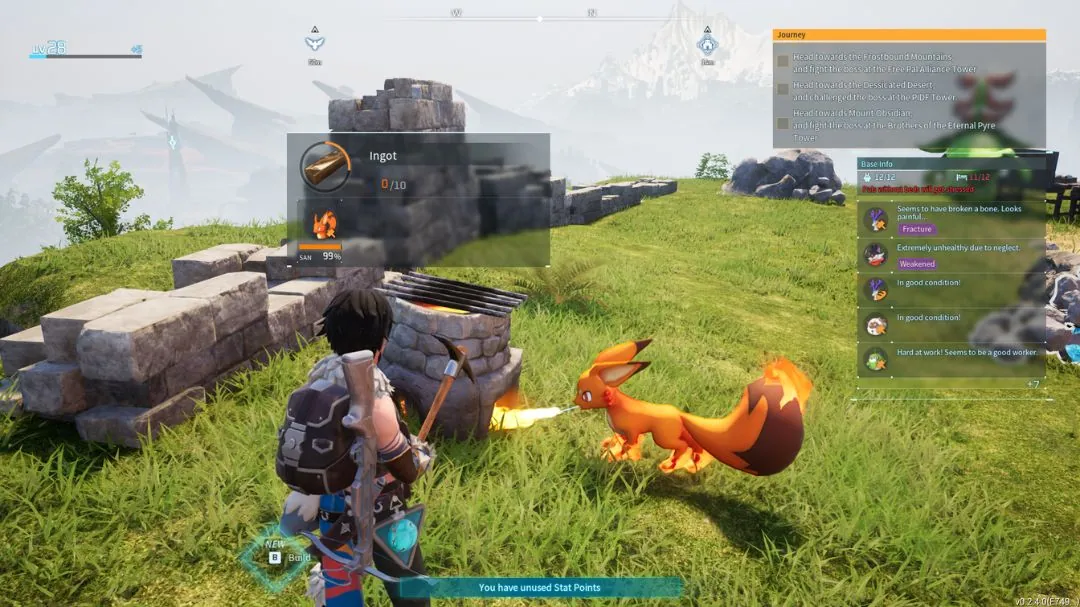Click the purple Weakened status tag
This screenshot has height=607, width=1080.
(x=916, y=264)
